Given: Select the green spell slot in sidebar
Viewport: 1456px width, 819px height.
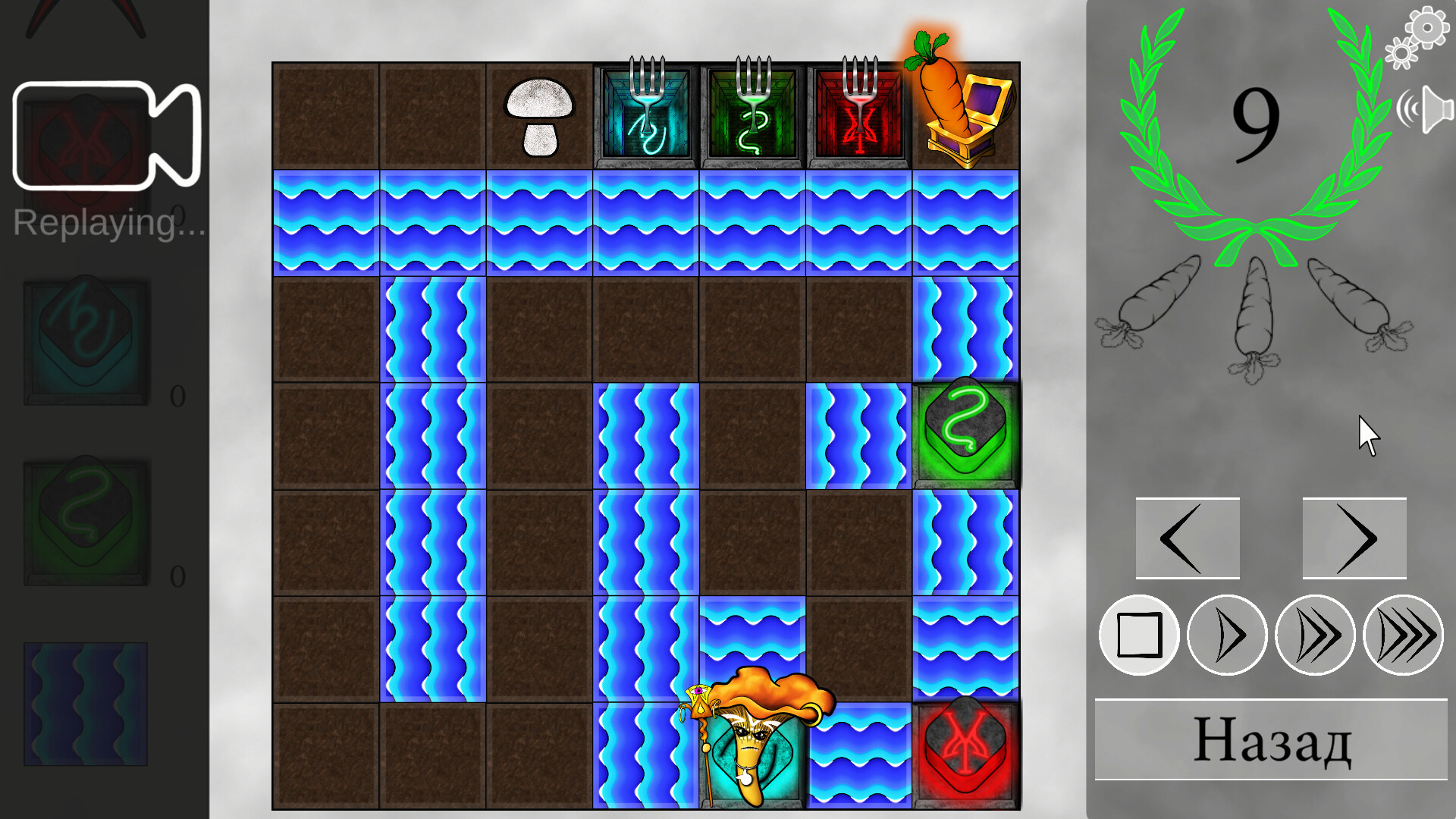Looking at the screenshot, I should (86, 519).
